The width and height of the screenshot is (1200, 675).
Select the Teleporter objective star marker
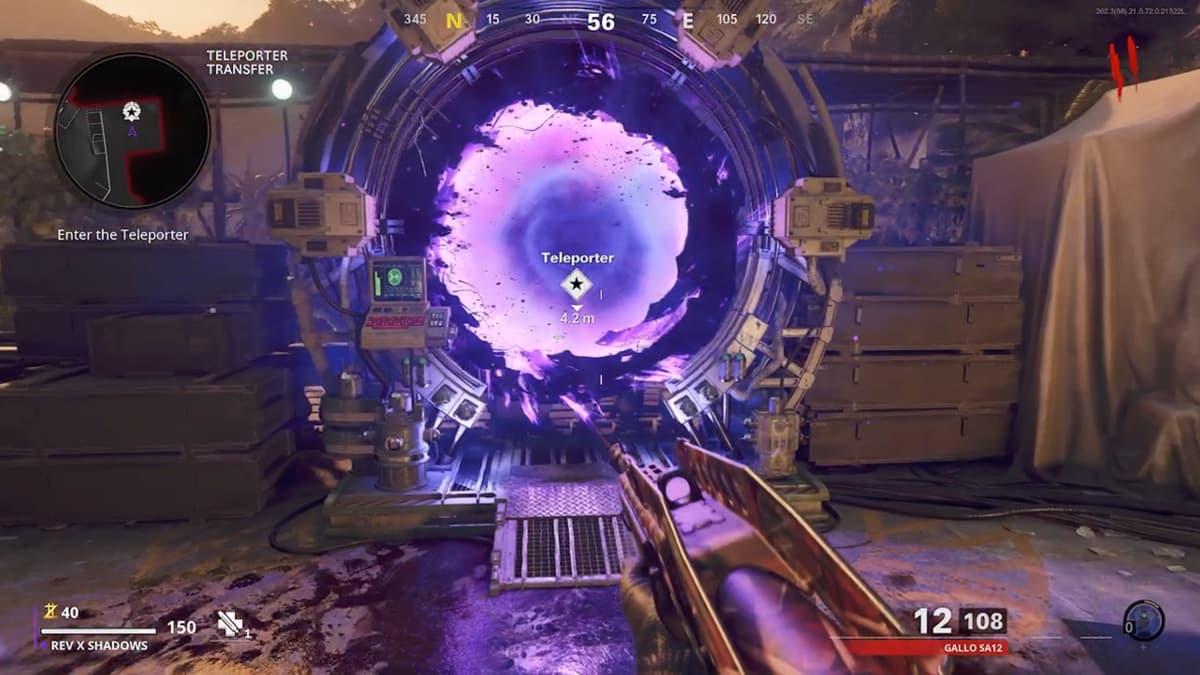tap(576, 287)
